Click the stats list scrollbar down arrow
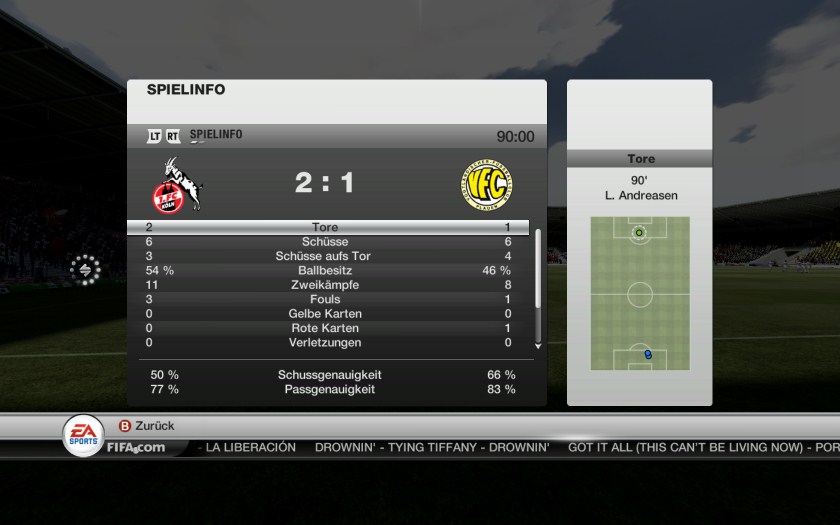This screenshot has height=525, width=840. tap(538, 345)
